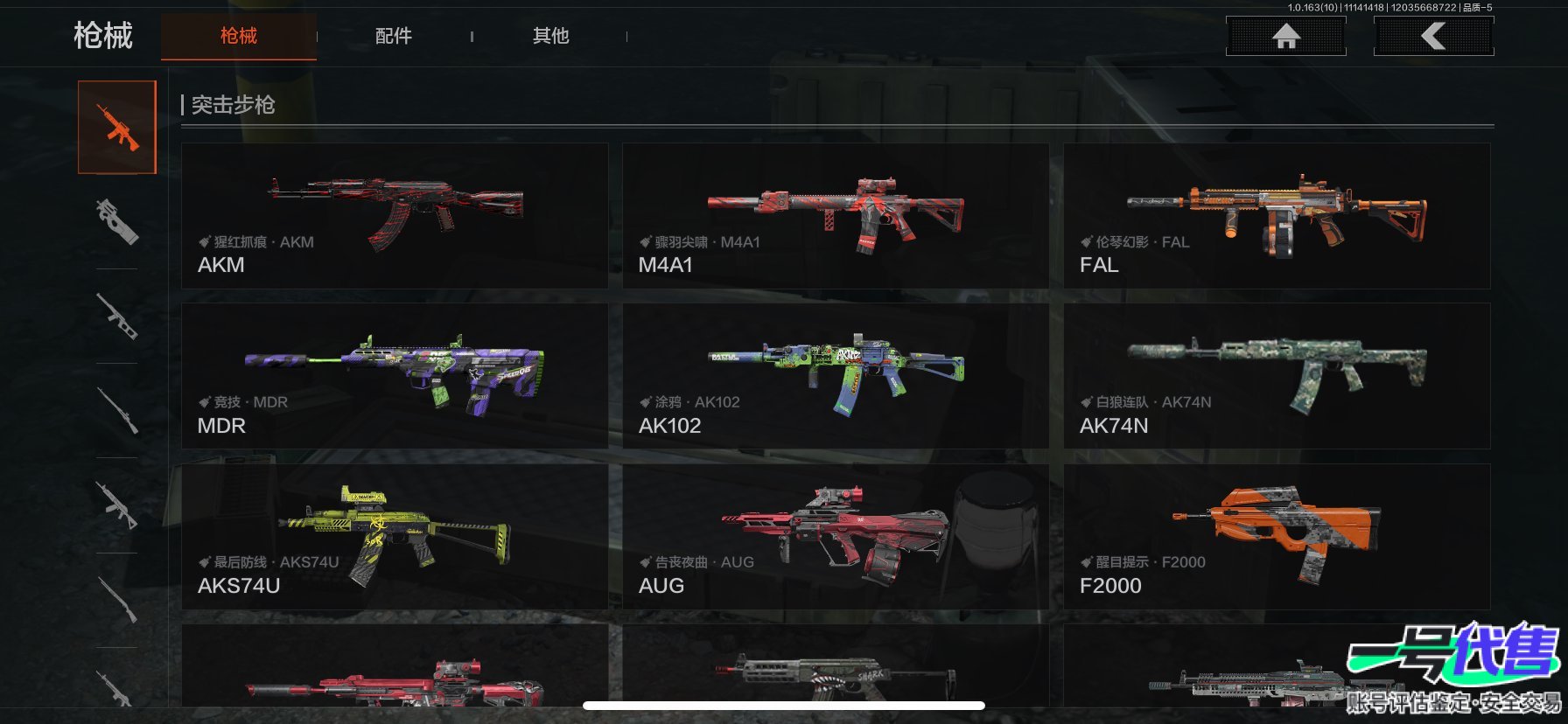Open the 配件 tab
This screenshot has width=1568, height=724.
[x=394, y=36]
